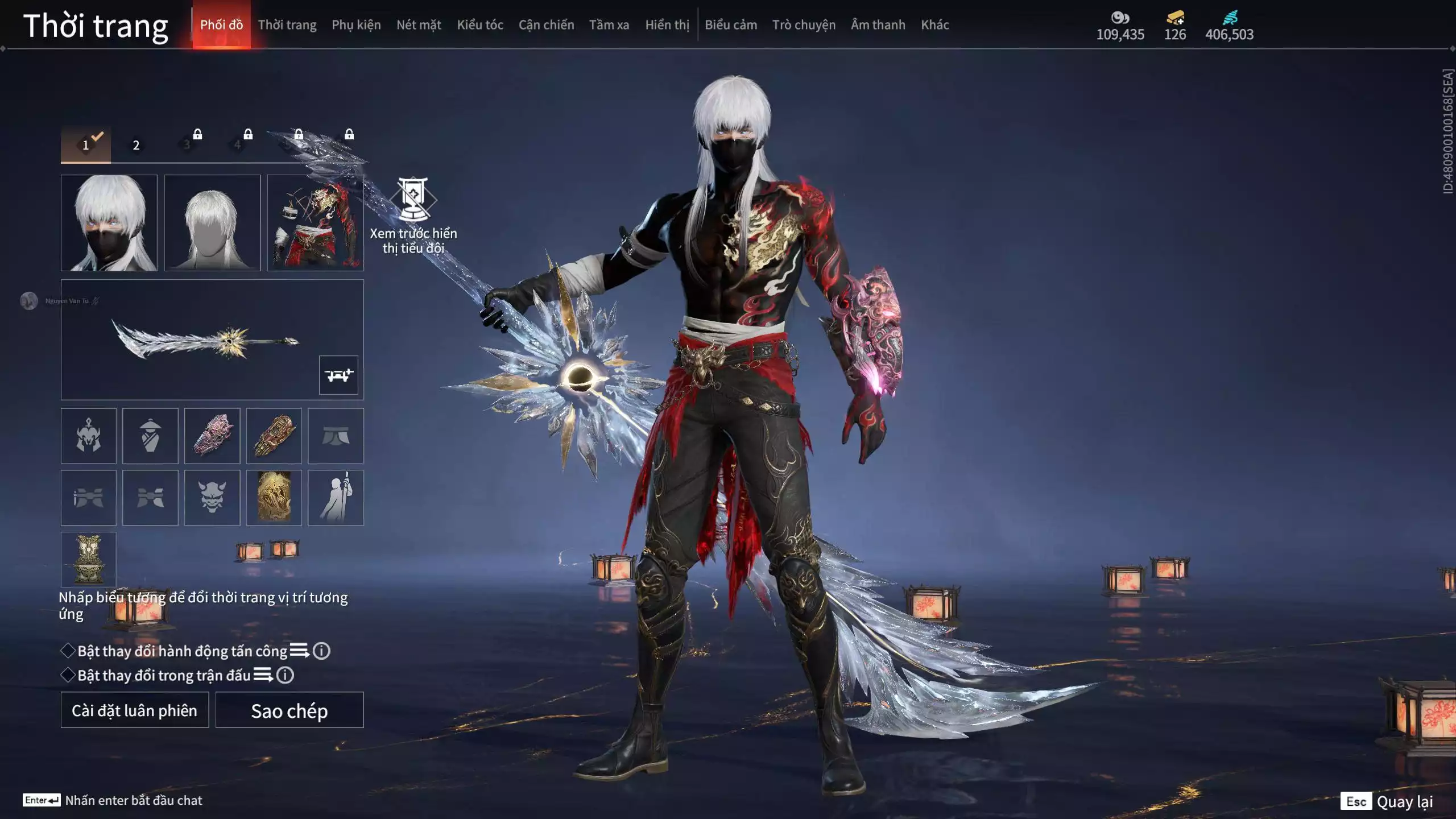
Task: Switch to the Tầm xa tab
Action: 609,25
